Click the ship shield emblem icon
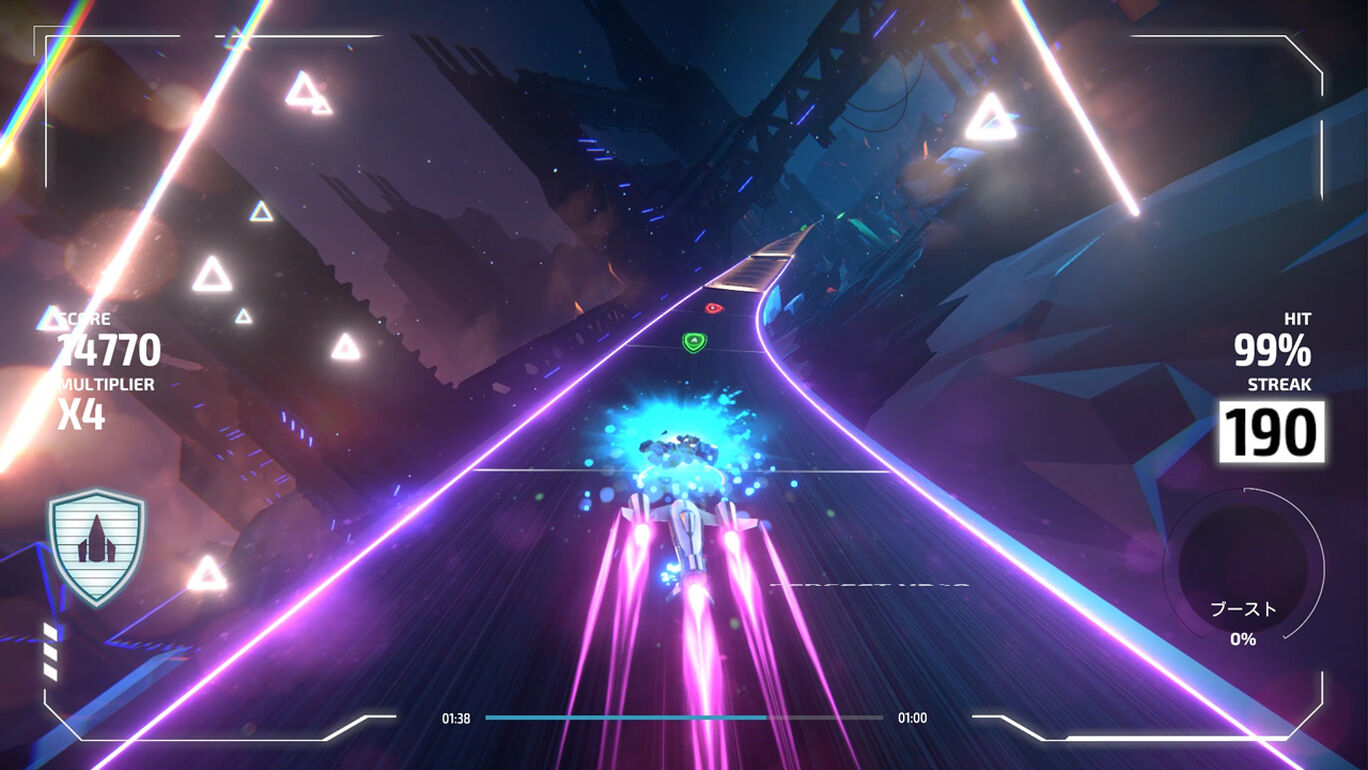 pyautogui.click(x=96, y=547)
